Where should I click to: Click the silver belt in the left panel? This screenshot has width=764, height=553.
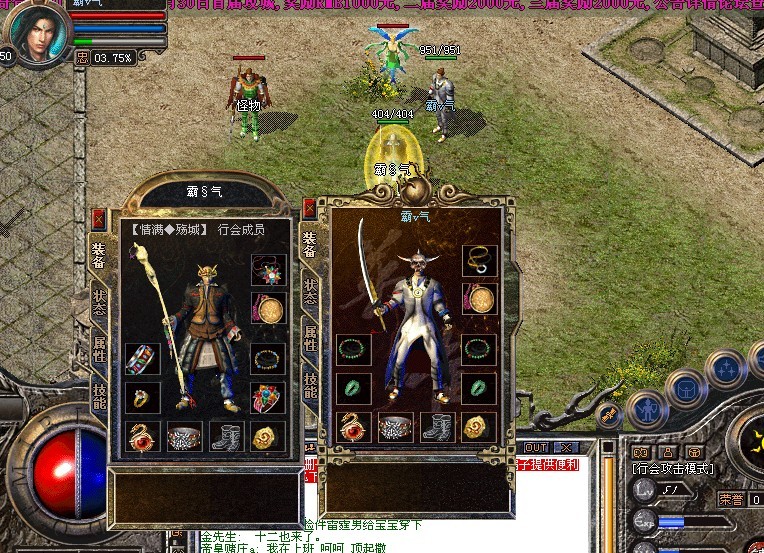[184, 437]
